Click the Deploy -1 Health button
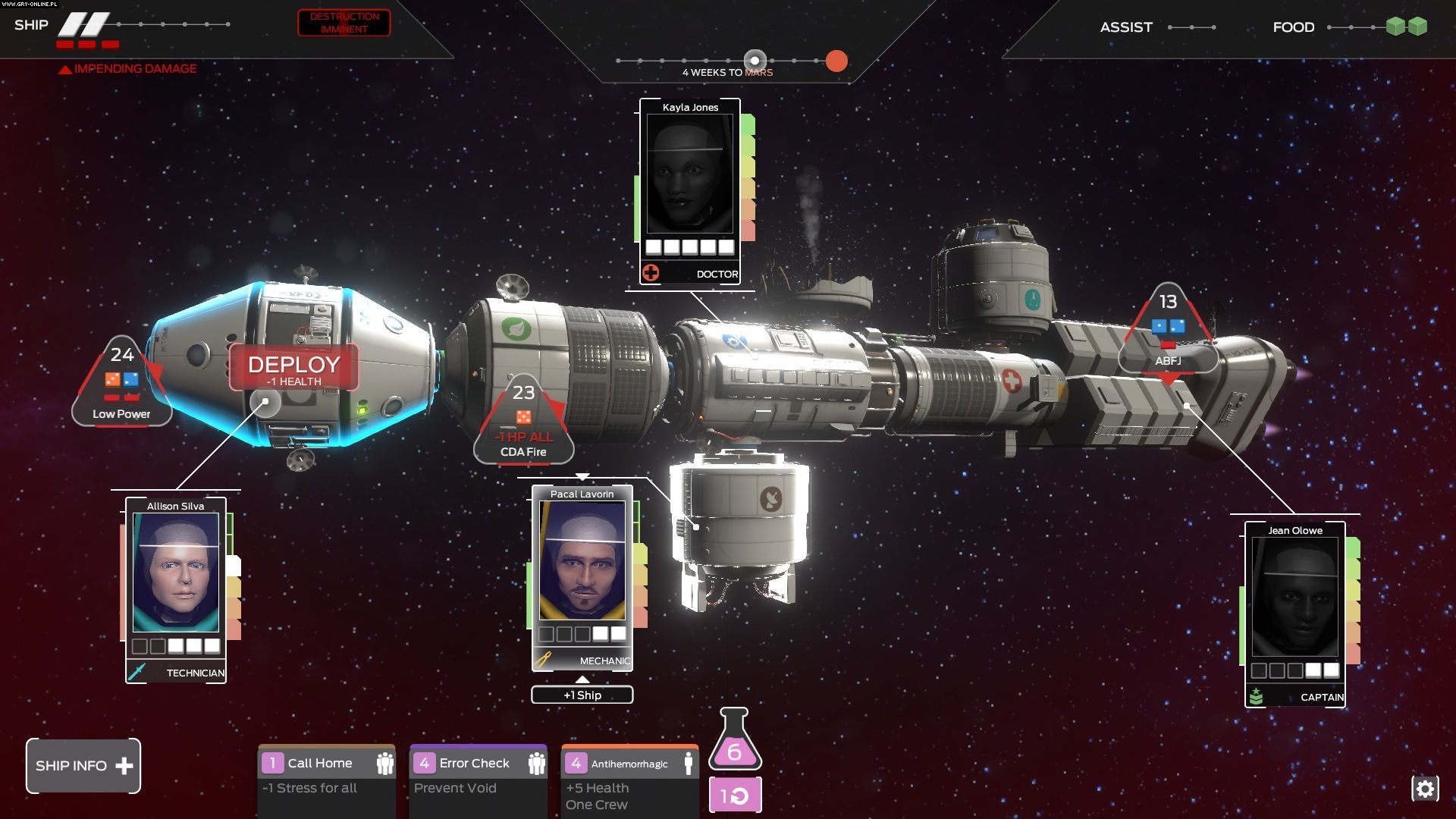 click(x=294, y=369)
